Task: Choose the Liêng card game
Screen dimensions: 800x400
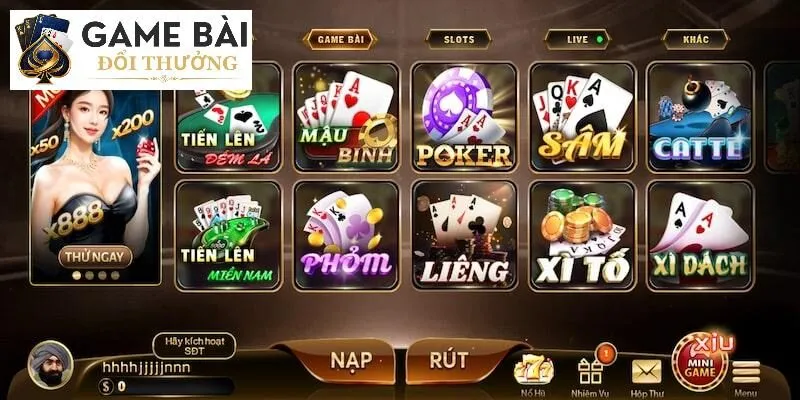Action: pos(463,235)
